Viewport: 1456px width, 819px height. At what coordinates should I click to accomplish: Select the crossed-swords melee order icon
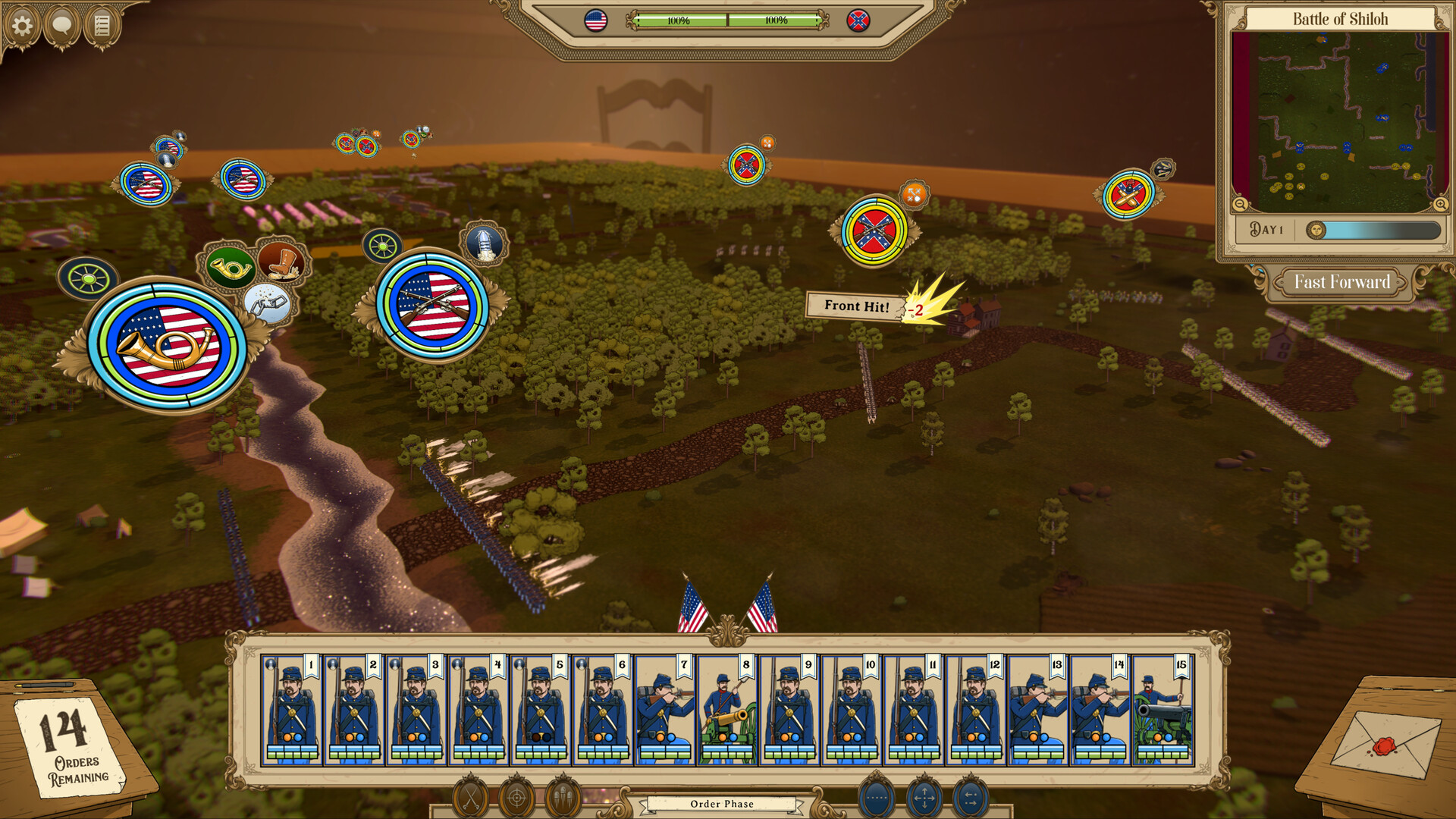470,796
